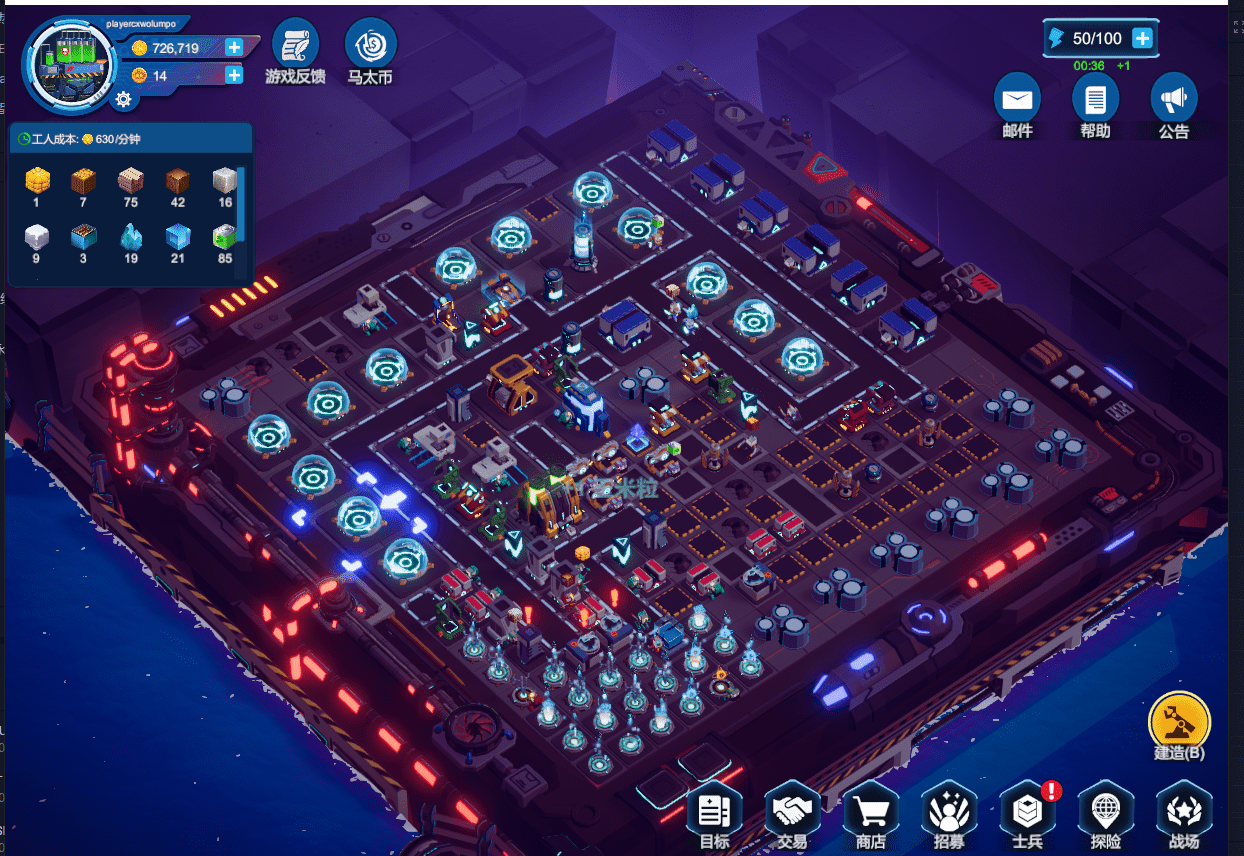
Task: Open the 交易 trade menu
Action: tap(792, 810)
